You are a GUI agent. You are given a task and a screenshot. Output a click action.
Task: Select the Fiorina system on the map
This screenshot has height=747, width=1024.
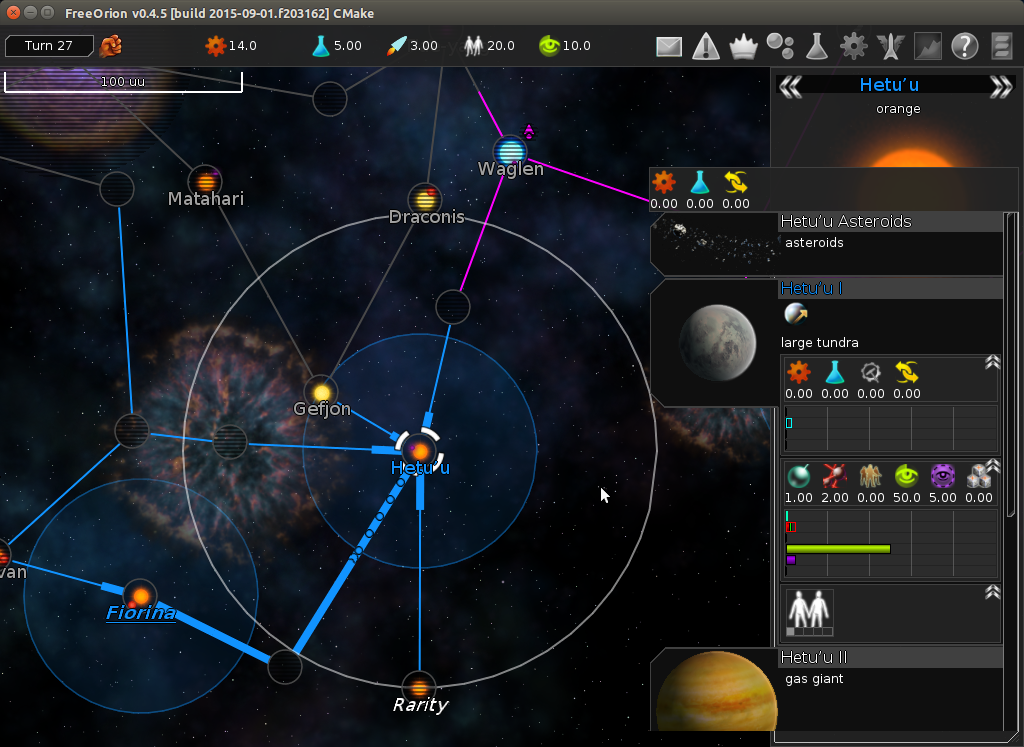point(140,597)
